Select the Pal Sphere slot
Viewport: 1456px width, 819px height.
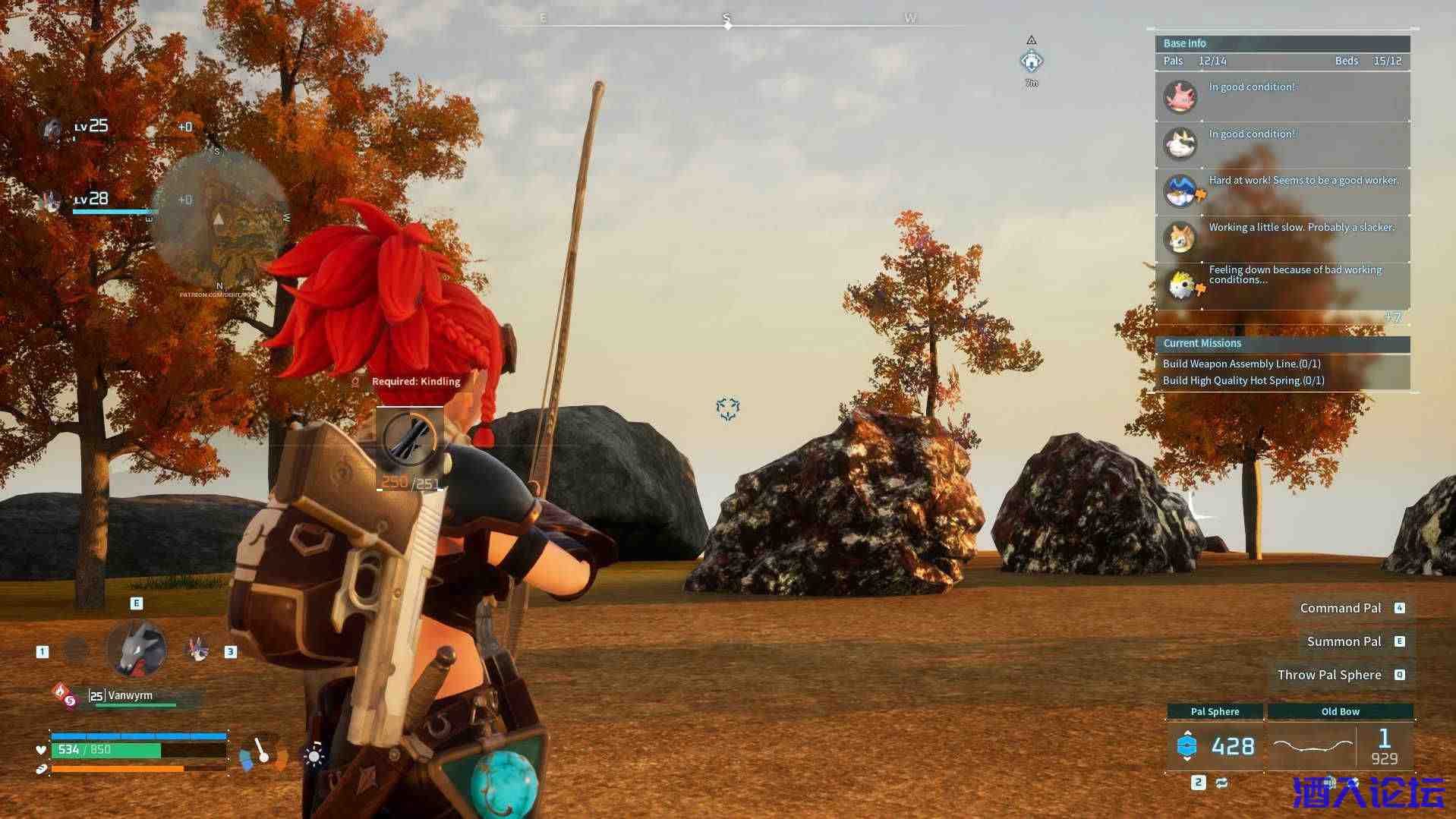tap(1215, 745)
